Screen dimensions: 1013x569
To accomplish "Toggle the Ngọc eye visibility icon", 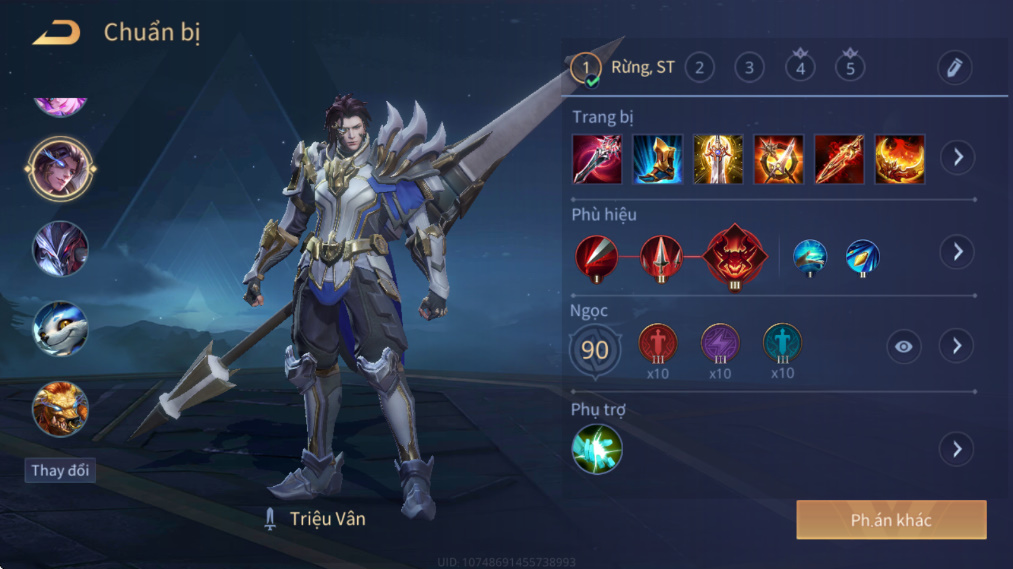I will [904, 346].
